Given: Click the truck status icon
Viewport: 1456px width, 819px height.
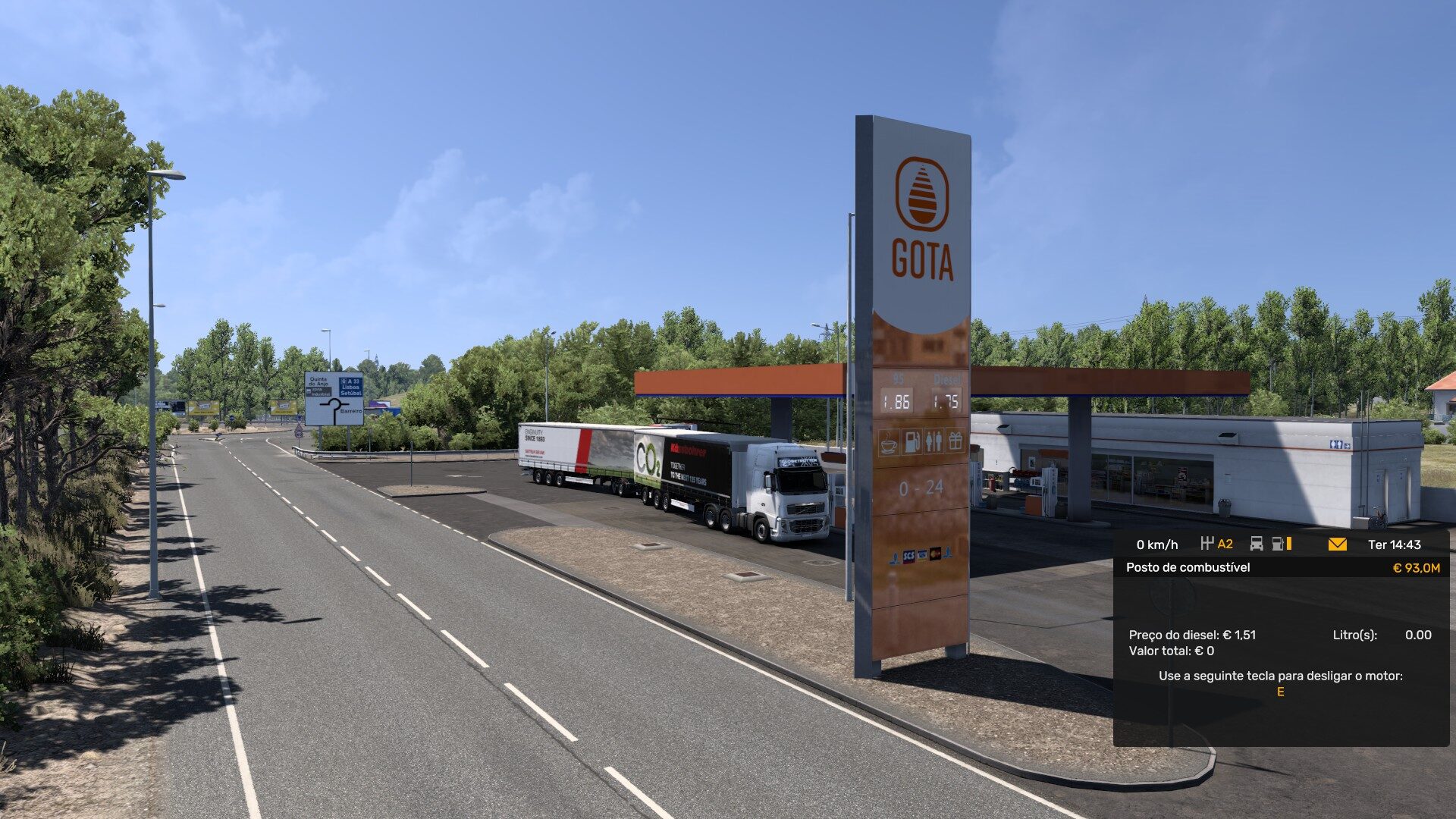Looking at the screenshot, I should [1257, 544].
